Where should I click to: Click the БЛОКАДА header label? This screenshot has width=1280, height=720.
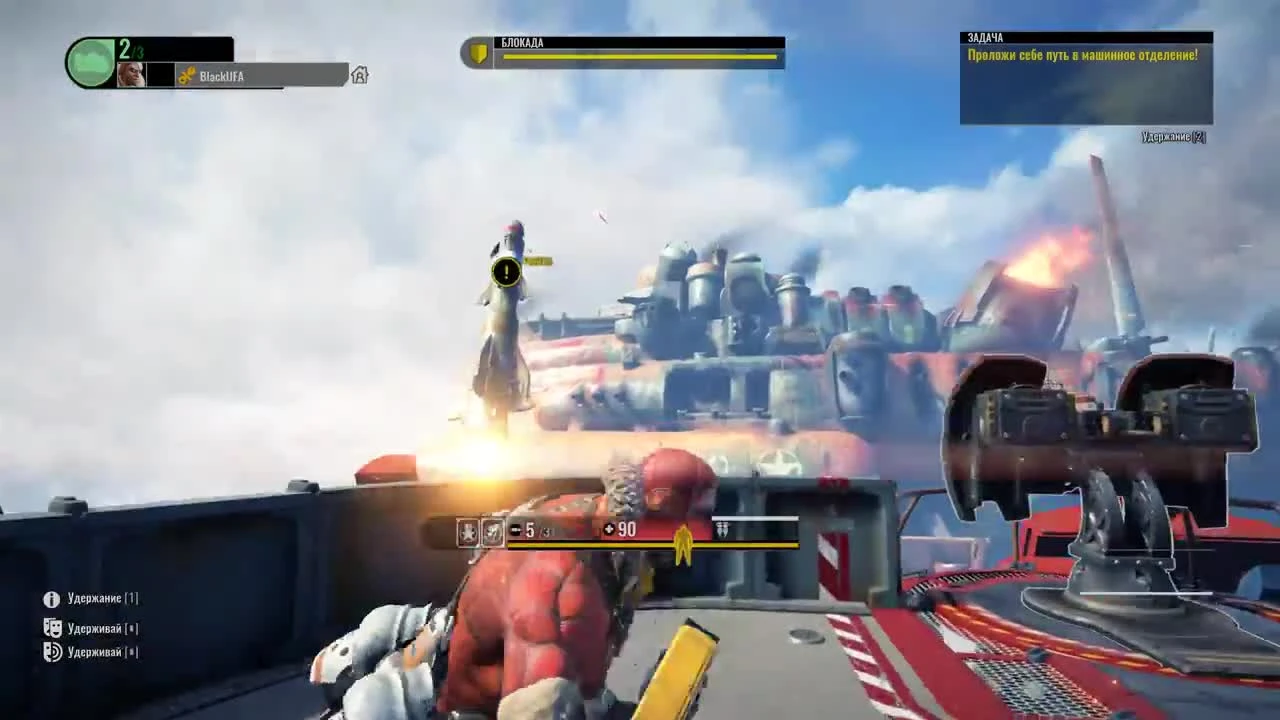pyautogui.click(x=524, y=43)
